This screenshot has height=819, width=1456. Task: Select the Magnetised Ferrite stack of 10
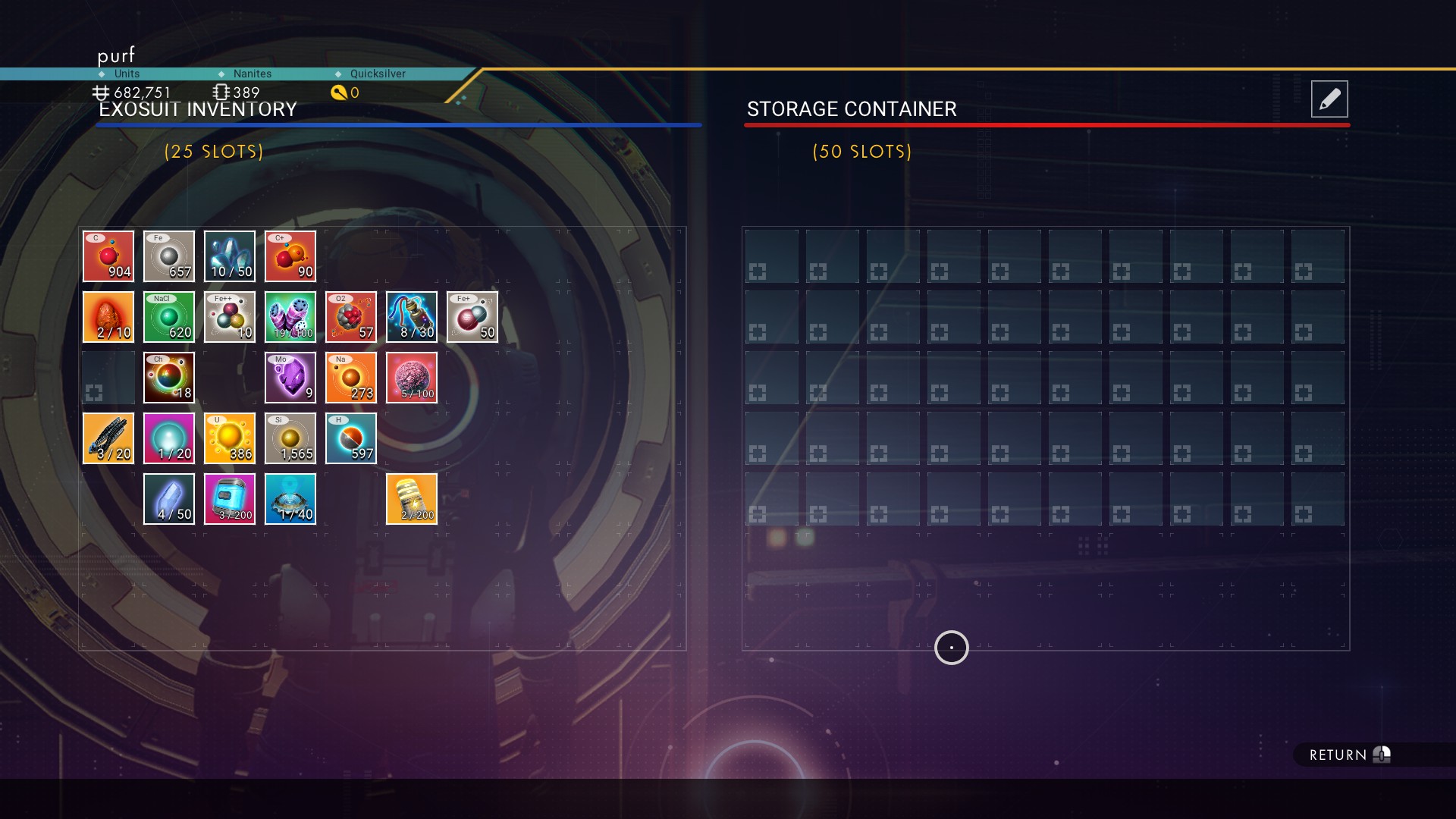230,317
